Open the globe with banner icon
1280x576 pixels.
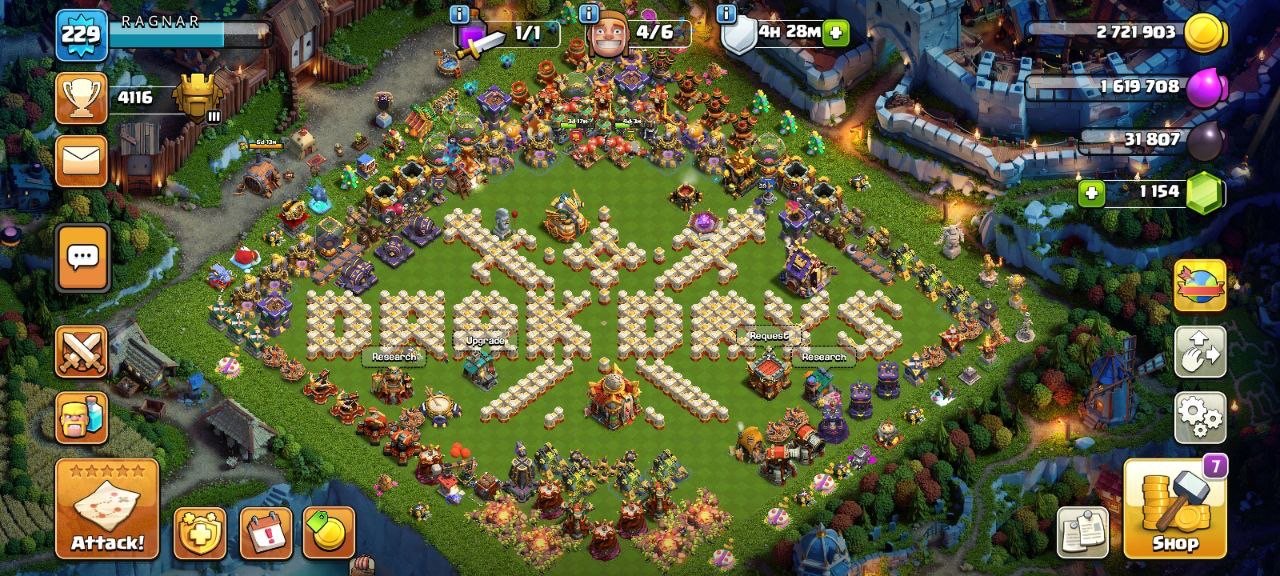point(1200,285)
